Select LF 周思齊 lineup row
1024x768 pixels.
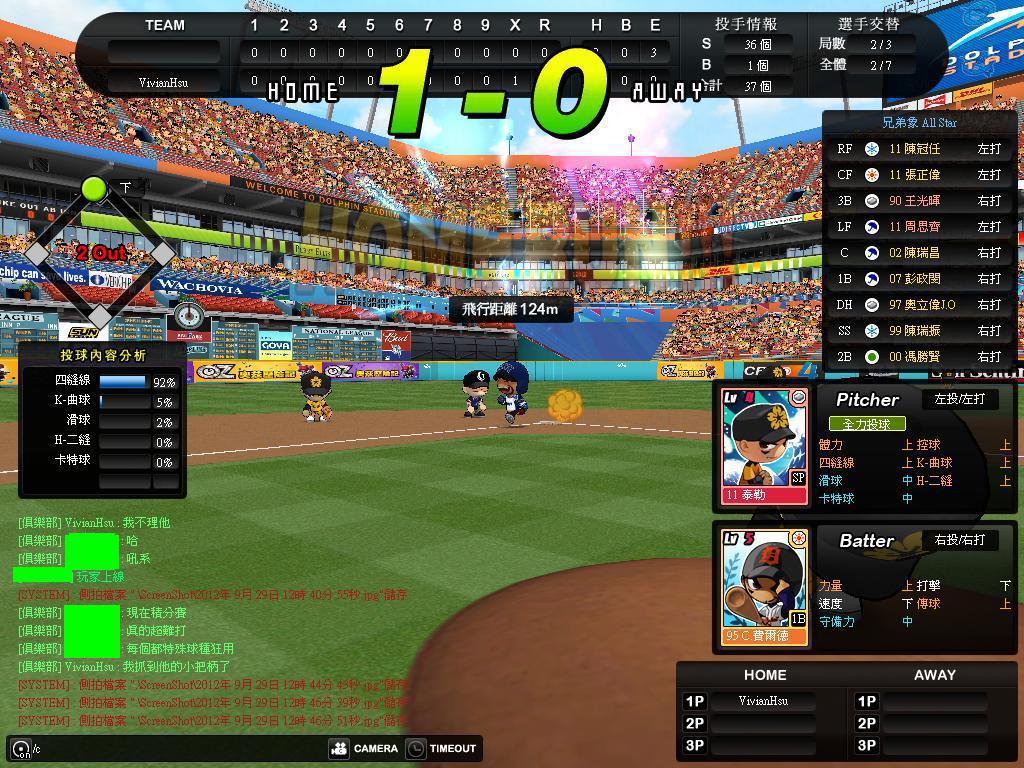[918, 227]
